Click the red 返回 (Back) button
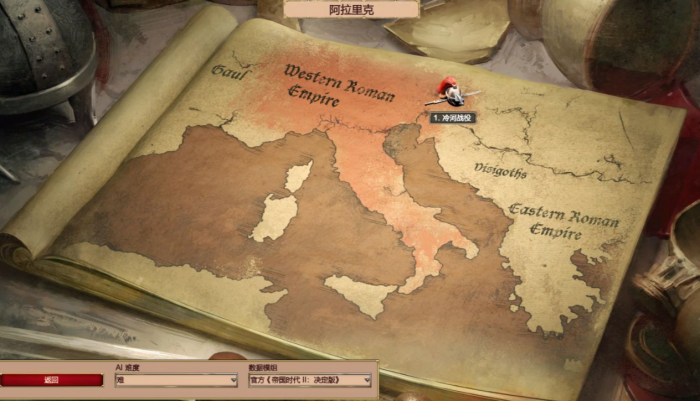 pos(52,380)
